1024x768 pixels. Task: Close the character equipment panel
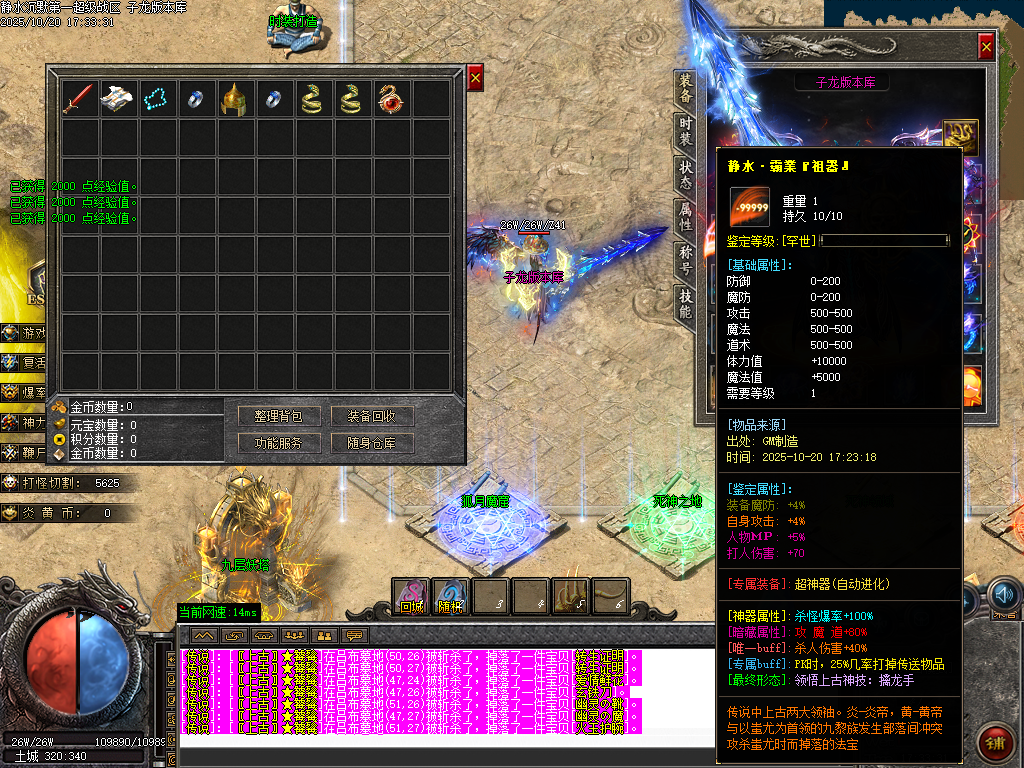(x=986, y=47)
